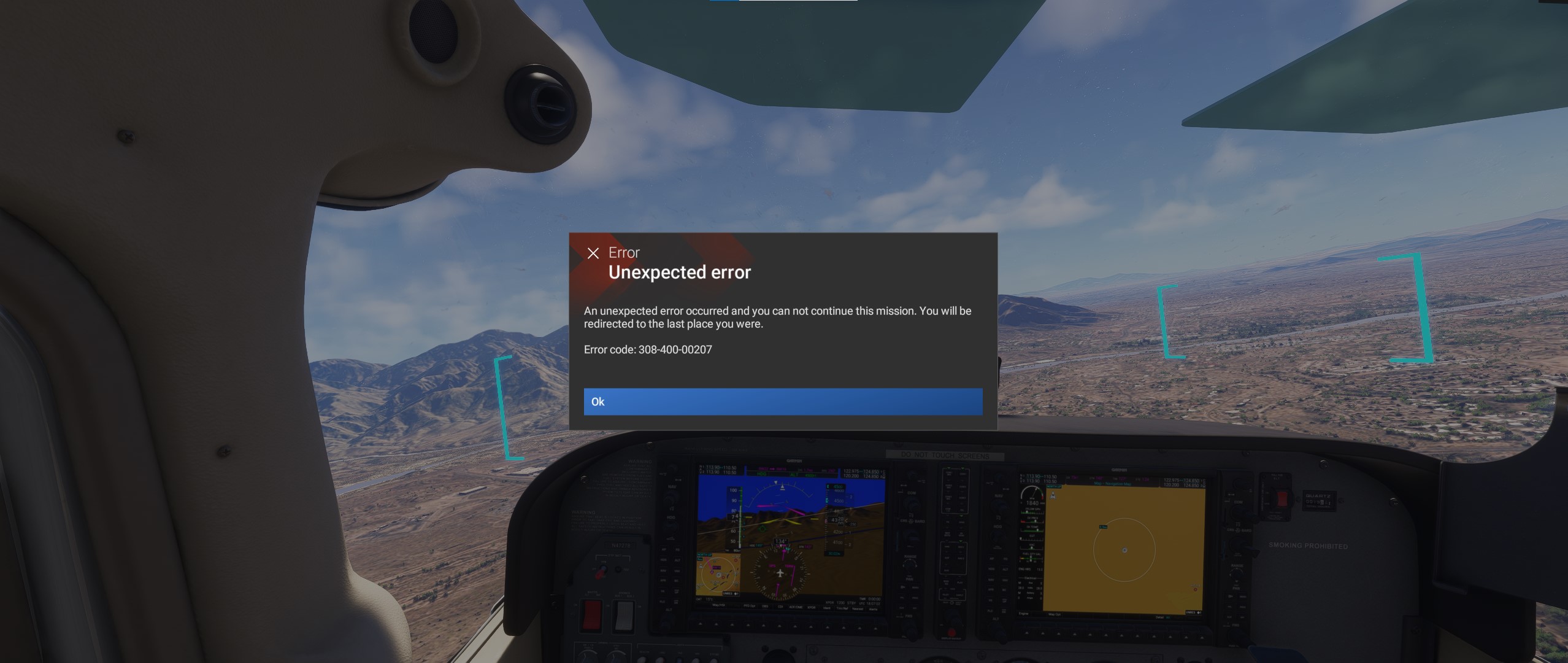This screenshot has width=1568, height=663.
Task: Select the Nearest page softkey on the PFD
Action: point(859,608)
